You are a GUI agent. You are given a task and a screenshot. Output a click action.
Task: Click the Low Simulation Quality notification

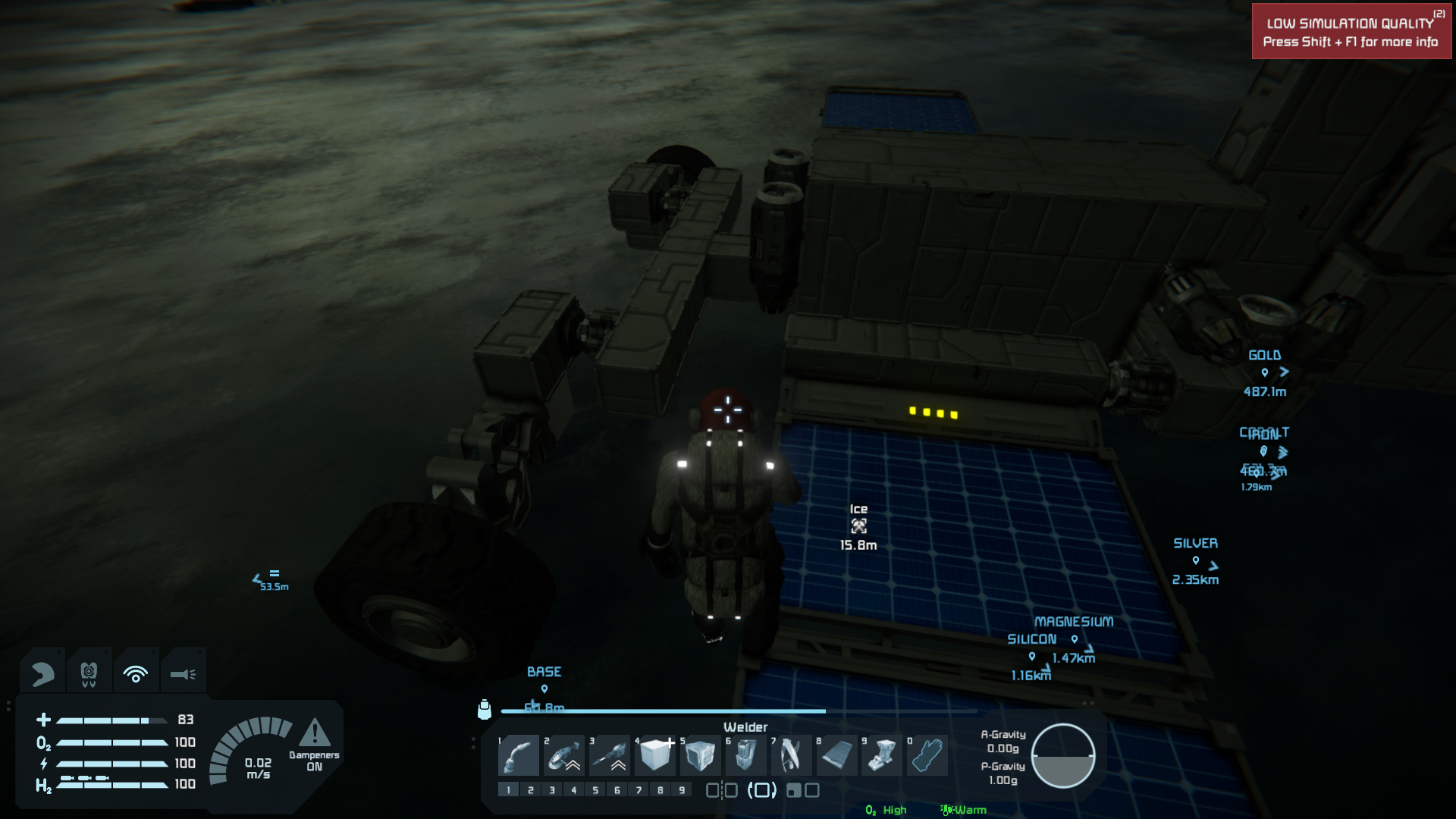click(1351, 32)
